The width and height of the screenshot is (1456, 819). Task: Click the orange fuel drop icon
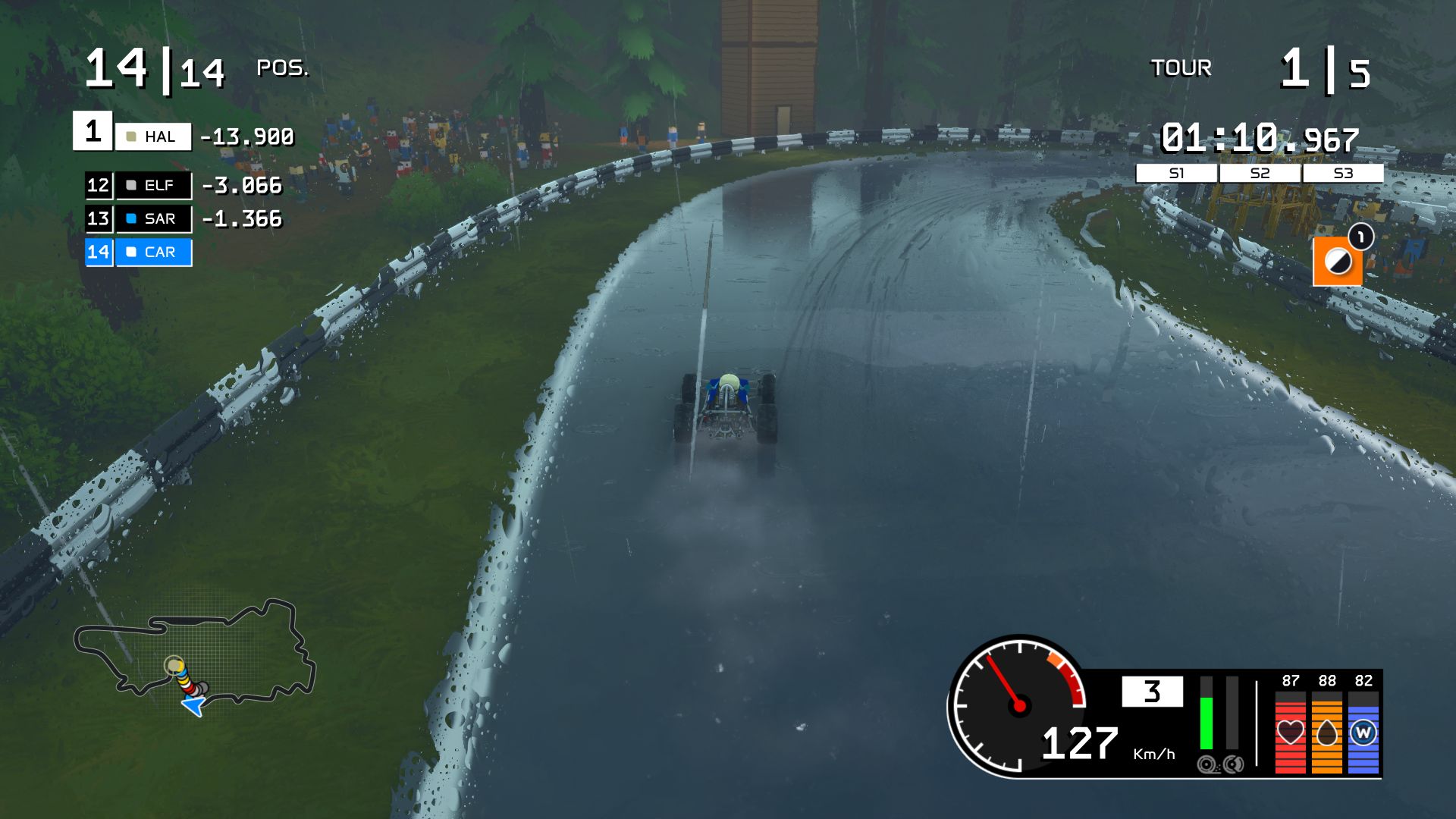tap(1326, 732)
